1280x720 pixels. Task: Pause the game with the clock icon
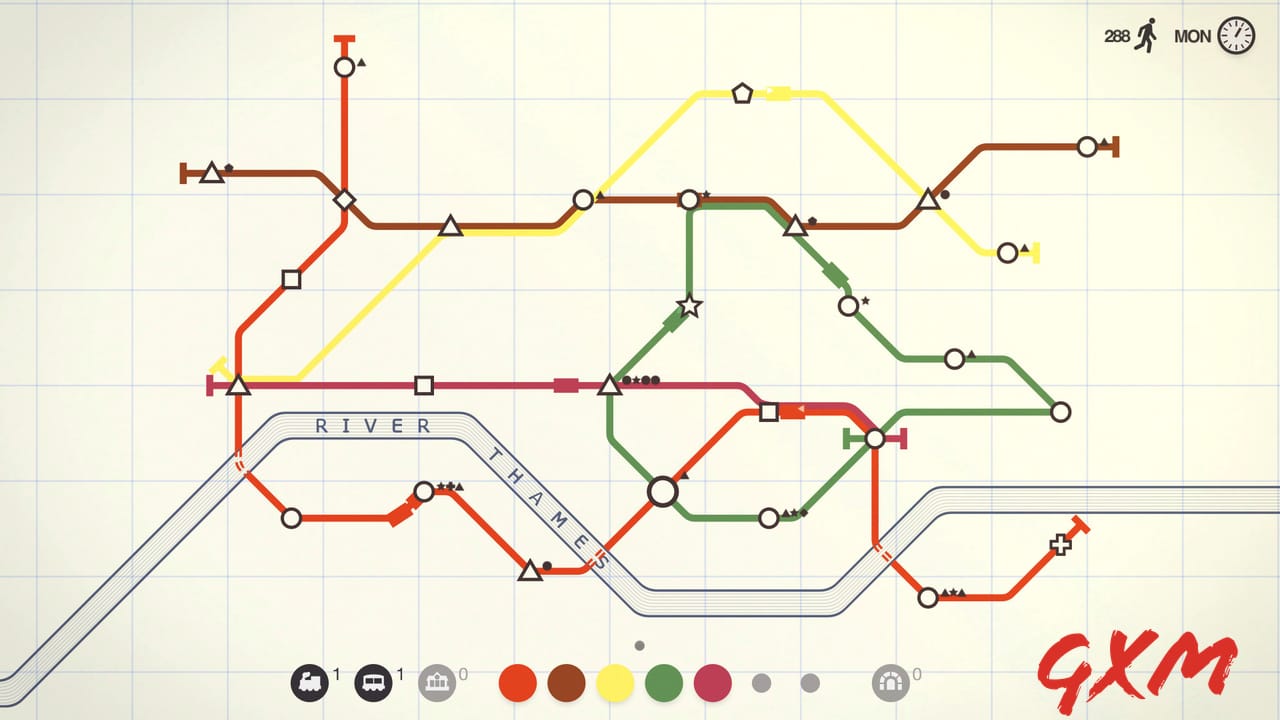point(1237,37)
